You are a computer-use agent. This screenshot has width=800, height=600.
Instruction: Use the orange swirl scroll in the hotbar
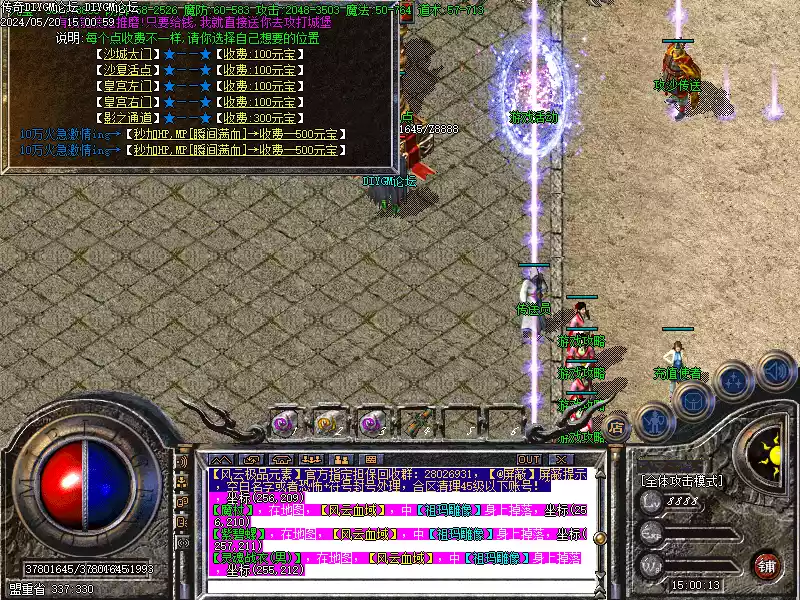tap(327, 423)
